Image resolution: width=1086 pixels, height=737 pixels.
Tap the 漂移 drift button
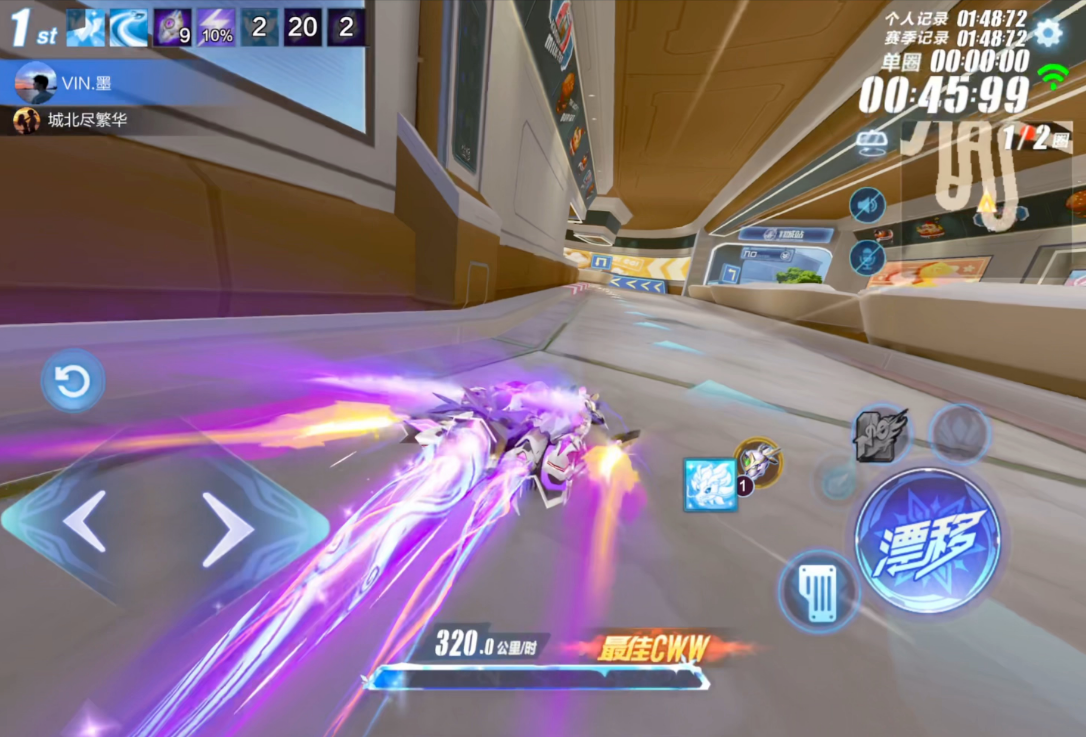coord(927,540)
